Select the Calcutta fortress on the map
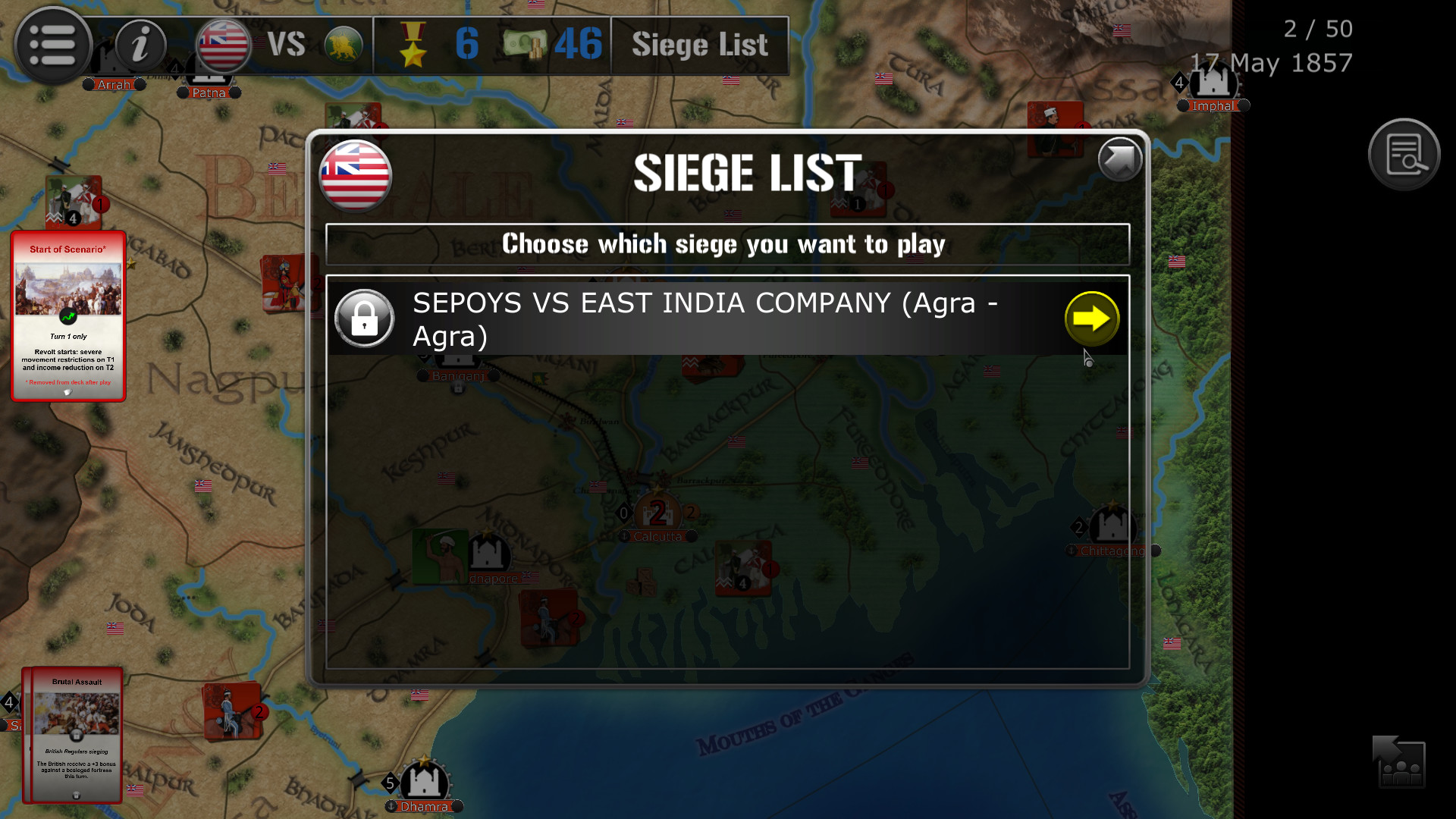 [x=657, y=513]
